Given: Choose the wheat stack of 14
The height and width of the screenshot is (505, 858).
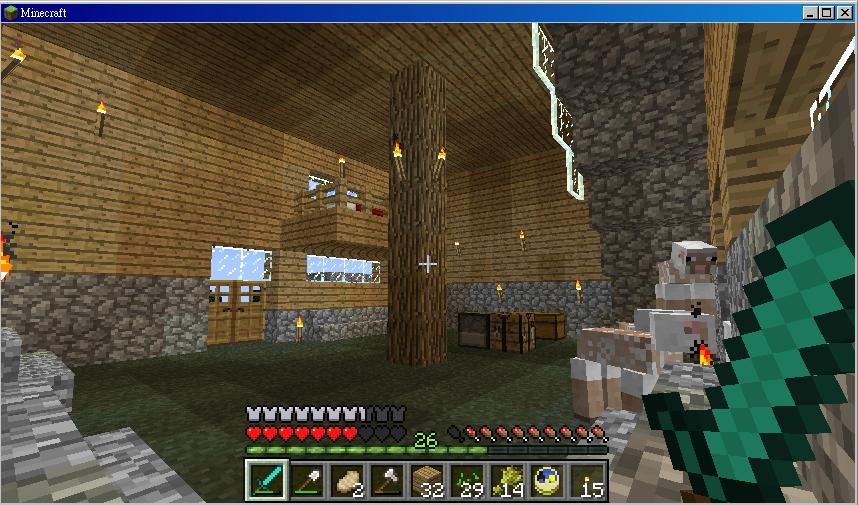Looking at the screenshot, I should click(507, 481).
